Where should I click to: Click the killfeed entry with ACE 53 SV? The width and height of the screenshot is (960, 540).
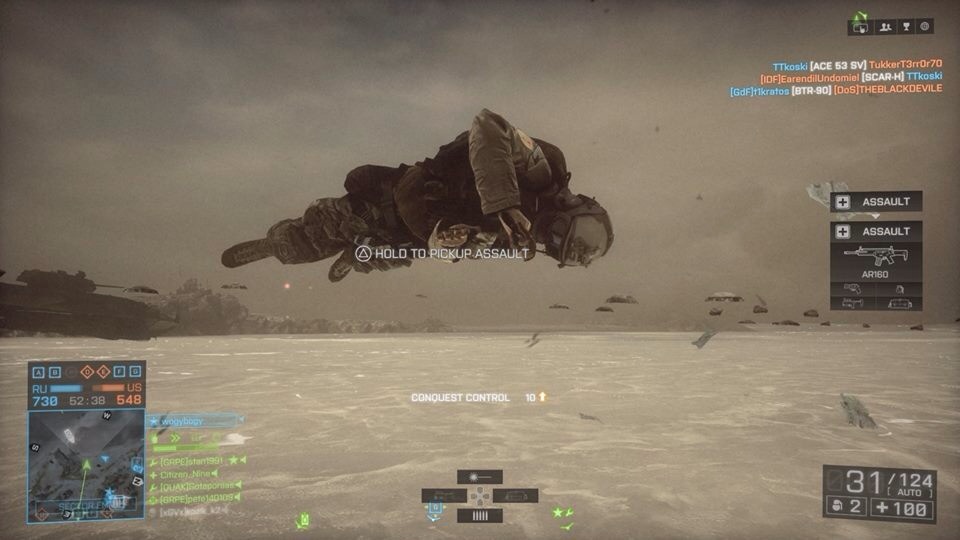(856, 64)
